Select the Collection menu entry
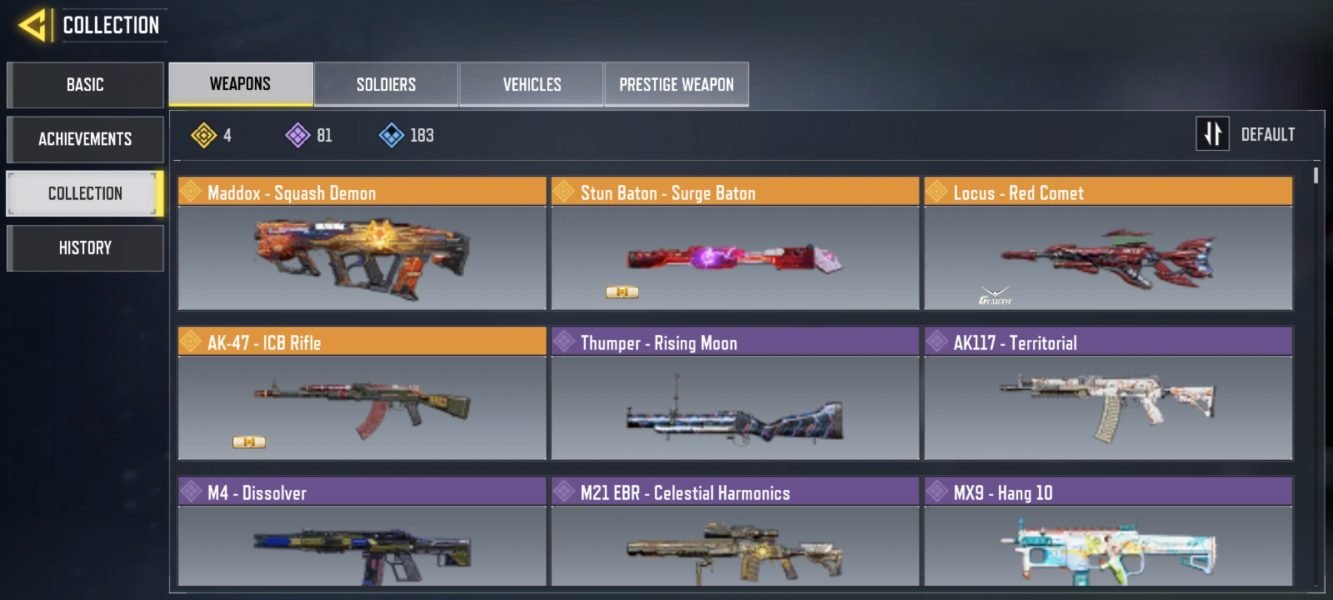The width and height of the screenshot is (1333, 600). click(x=85, y=193)
